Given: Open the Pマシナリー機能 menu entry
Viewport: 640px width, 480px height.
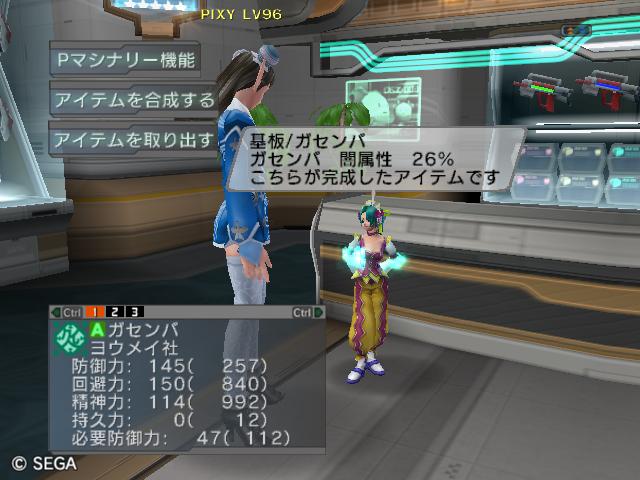Looking at the screenshot, I should coord(124,60).
